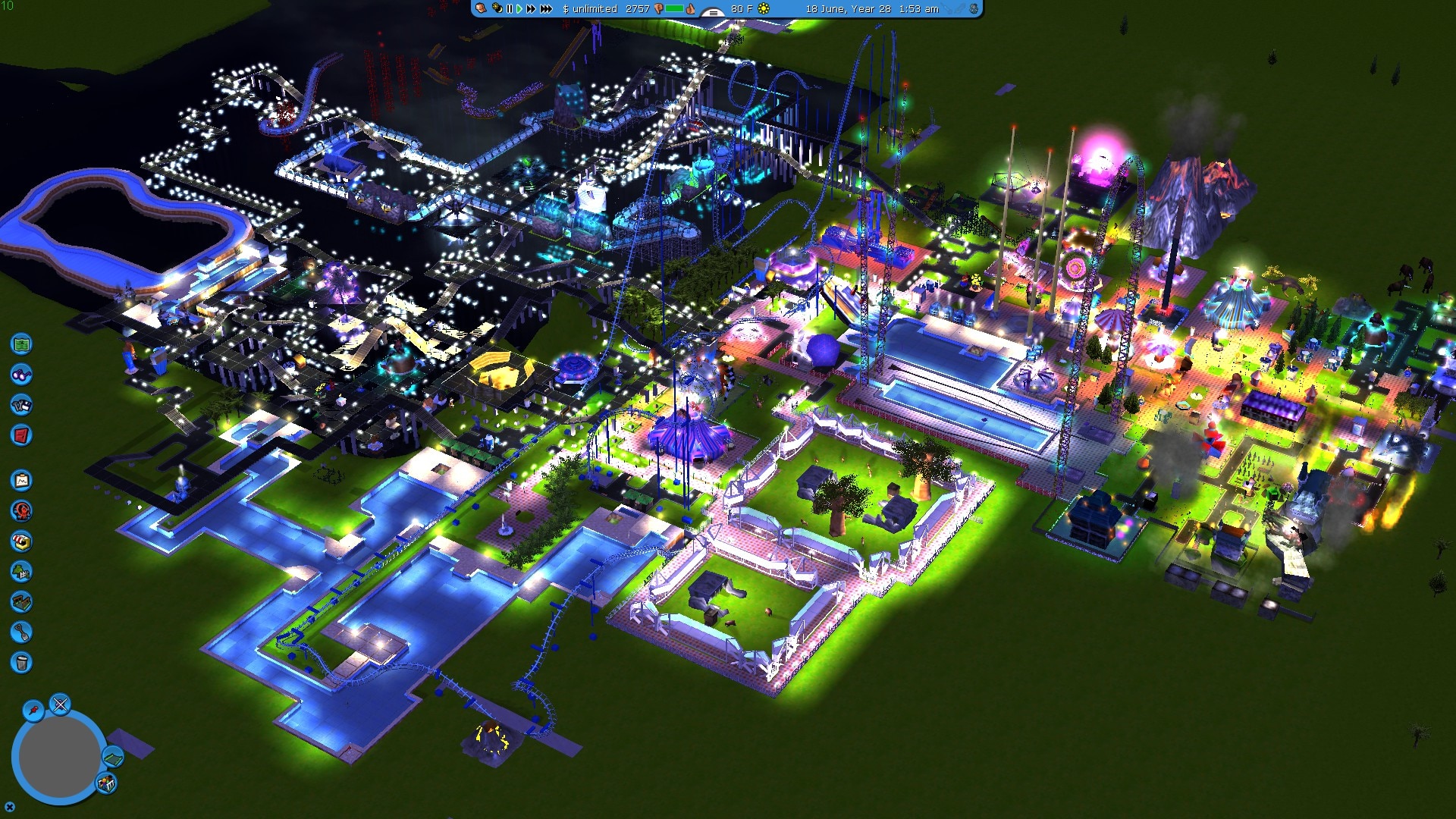This screenshot has height=819, width=1456.
Task: Open the shops and facilities menu
Action: point(21,541)
